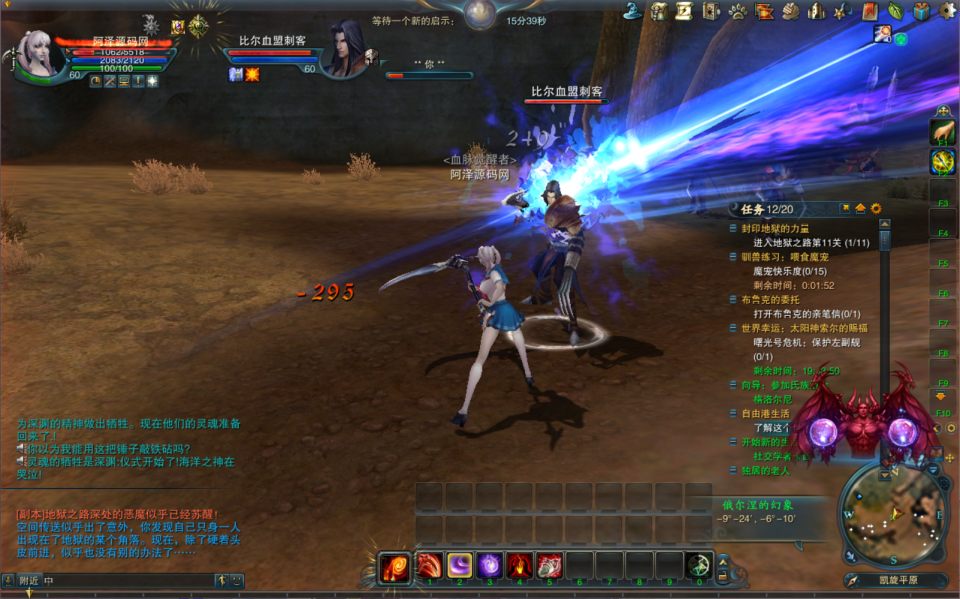This screenshot has height=599, width=960.
Task: Trigger the large fire swirl skill left of hotbar
Action: tap(394, 568)
